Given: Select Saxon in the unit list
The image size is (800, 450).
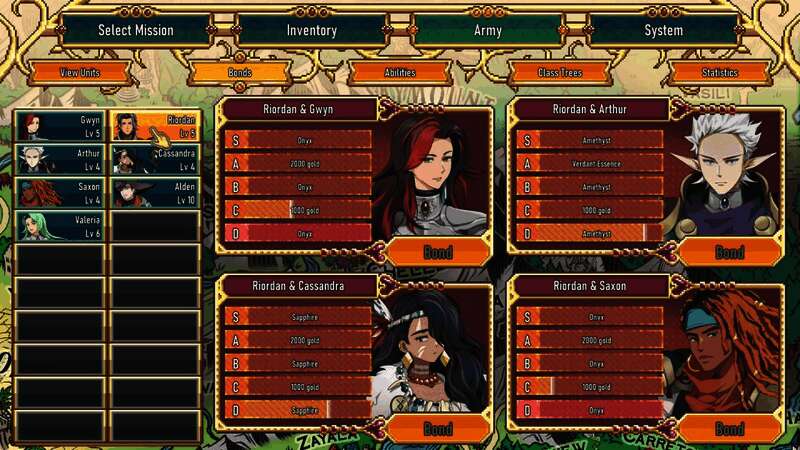Looking at the screenshot, I should [x=59, y=192].
